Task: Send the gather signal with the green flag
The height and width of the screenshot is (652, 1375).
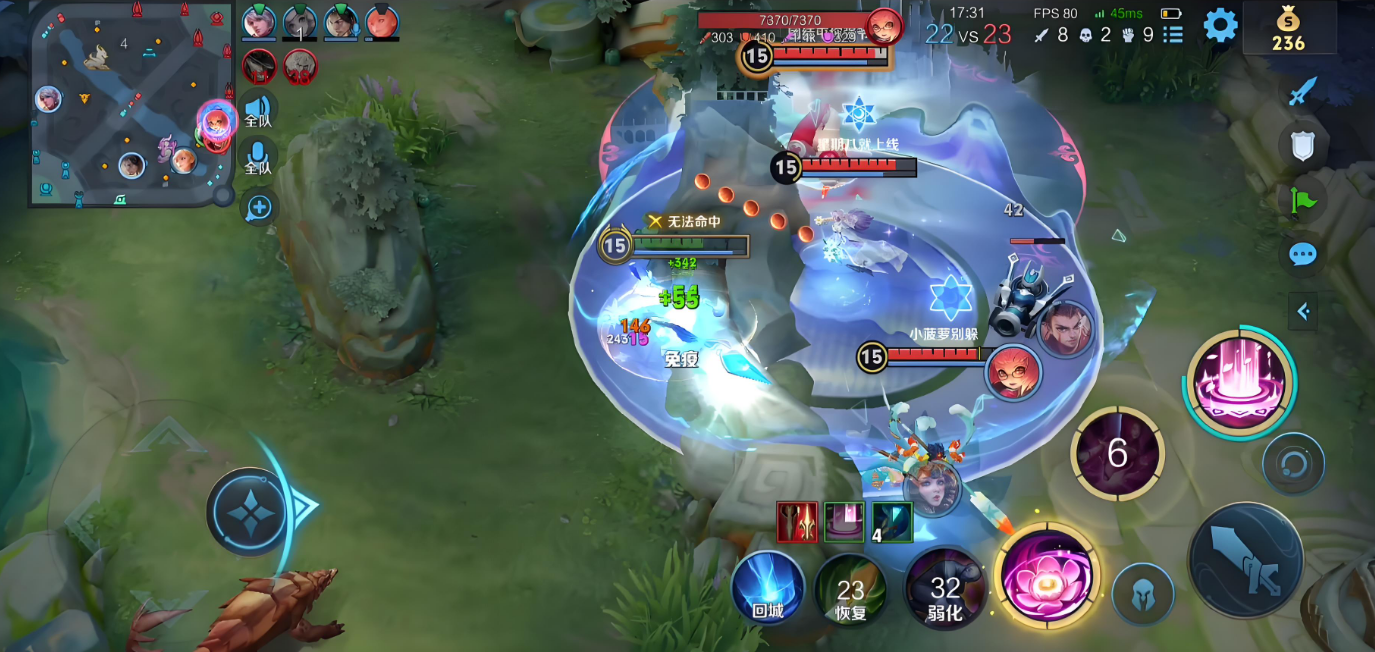Action: (1303, 200)
